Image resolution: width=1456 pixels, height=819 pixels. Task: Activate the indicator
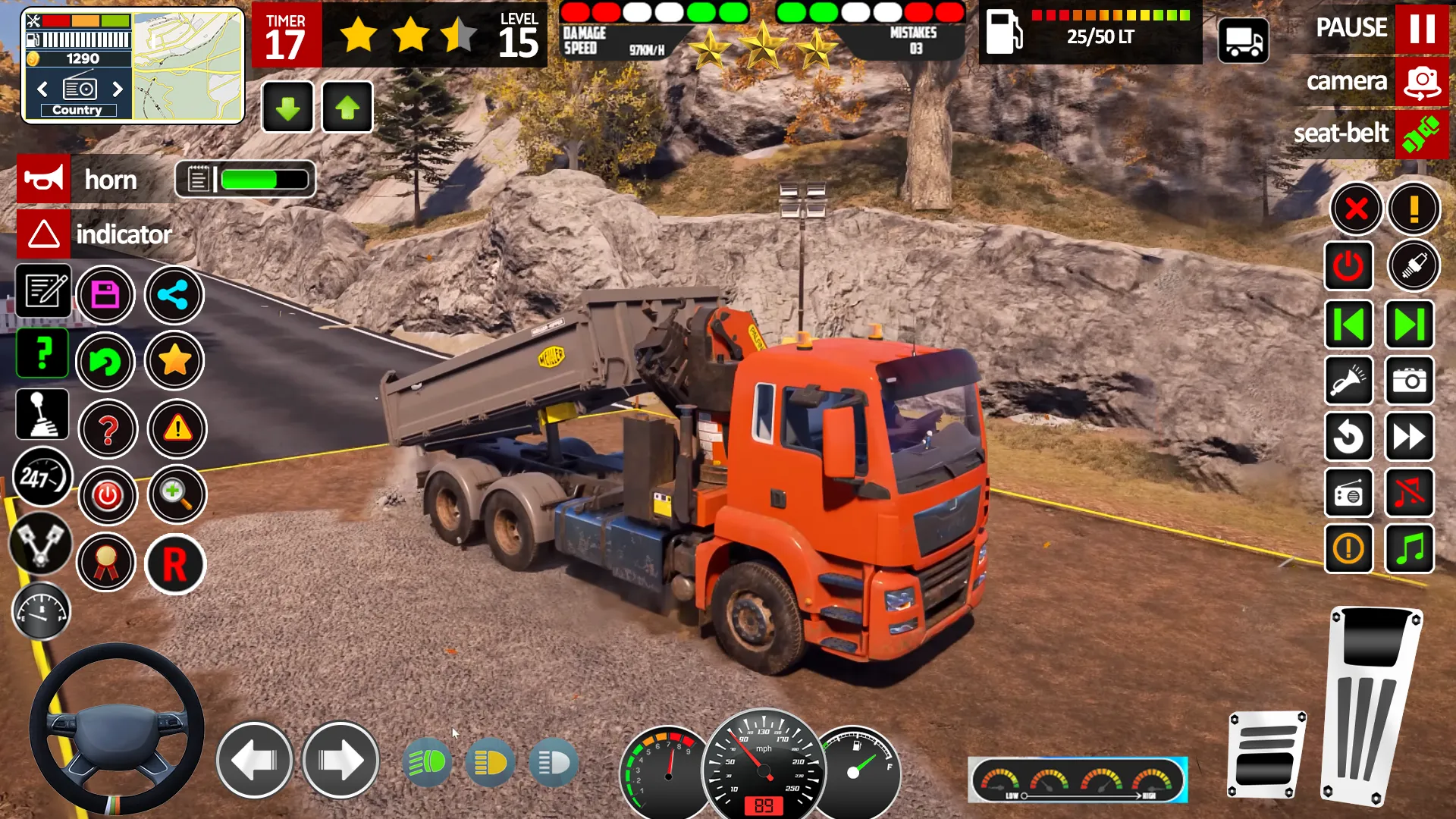tap(43, 234)
